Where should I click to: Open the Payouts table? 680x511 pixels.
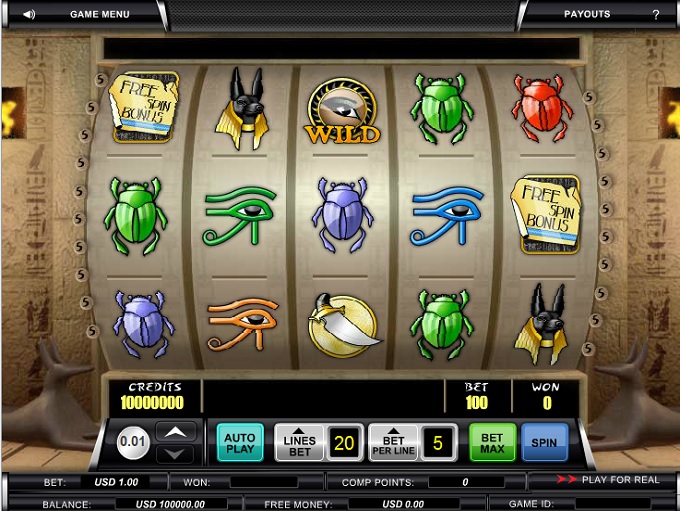pyautogui.click(x=586, y=14)
